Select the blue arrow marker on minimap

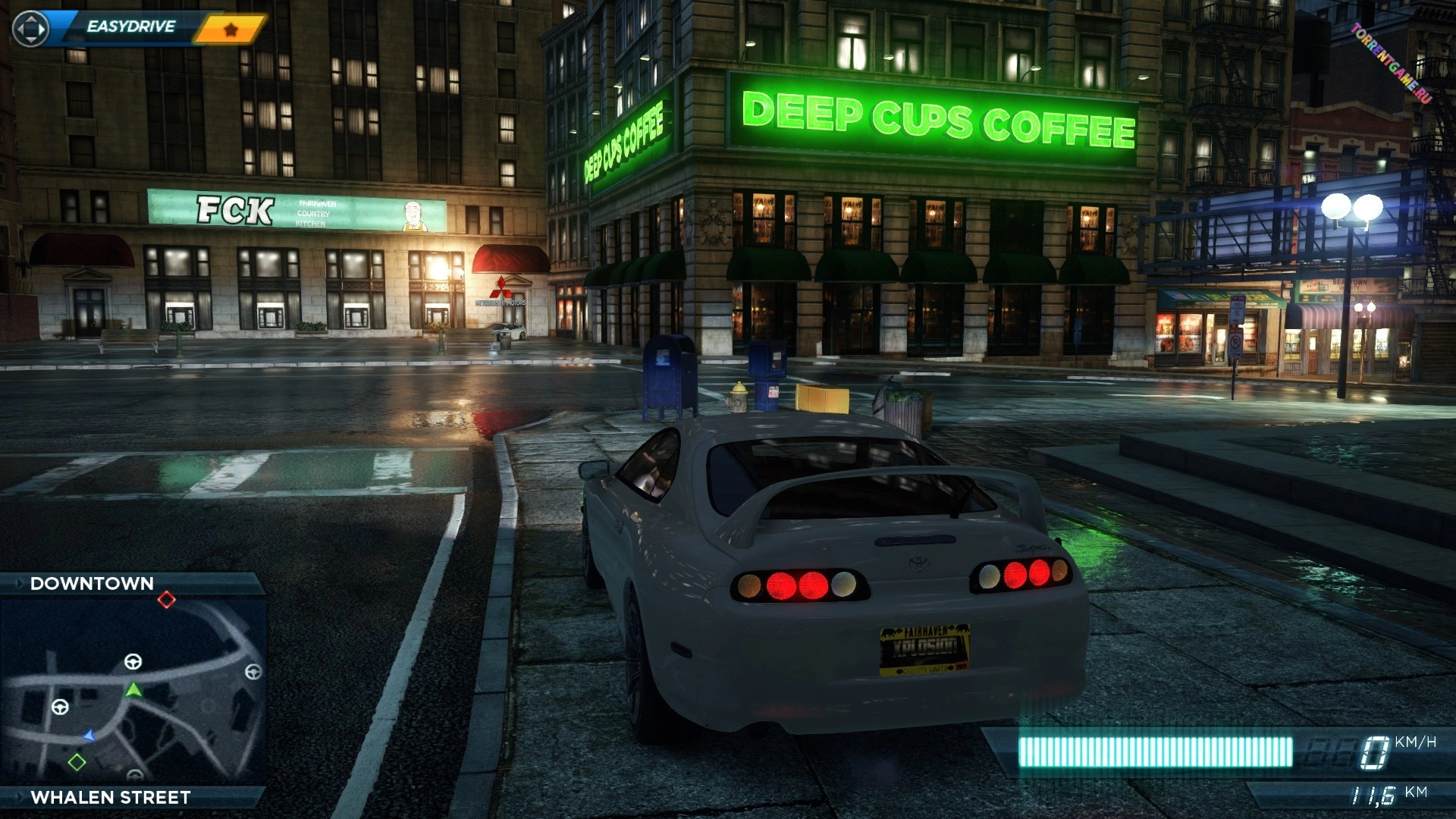[89, 735]
